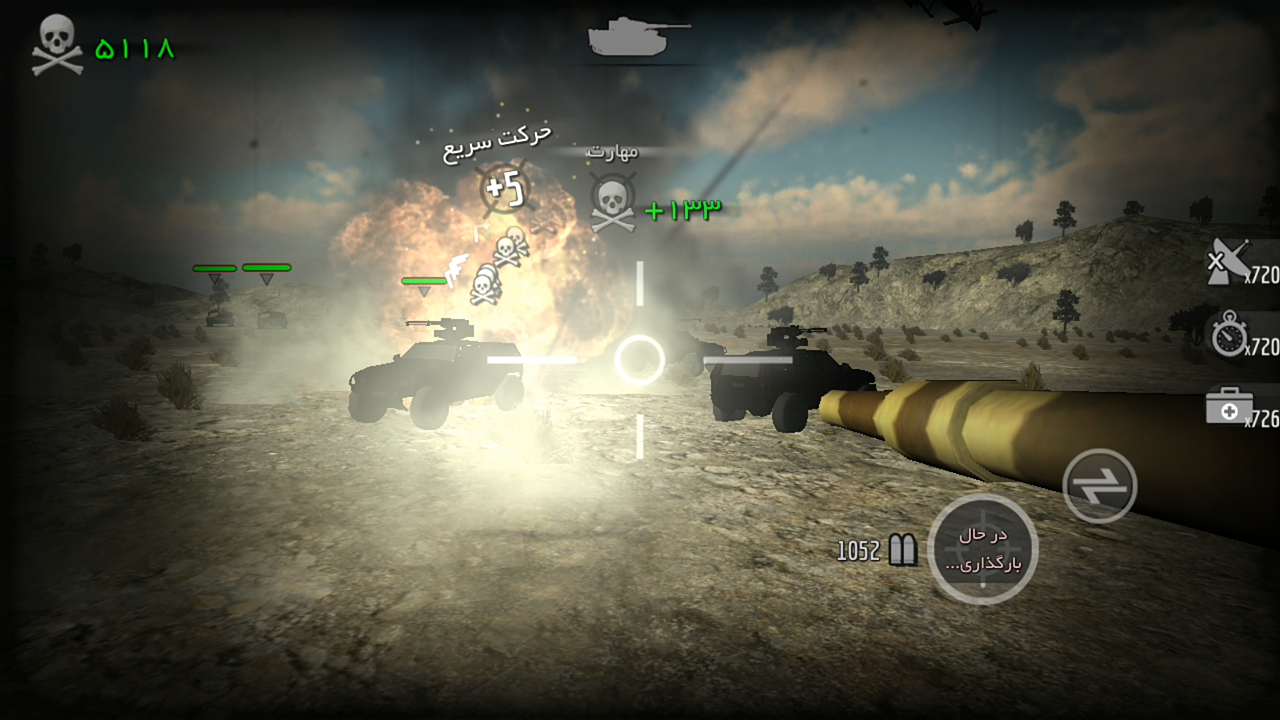The height and width of the screenshot is (720, 1280).
Task: Activate the stopwatch slow-time ability
Action: (x=1230, y=335)
